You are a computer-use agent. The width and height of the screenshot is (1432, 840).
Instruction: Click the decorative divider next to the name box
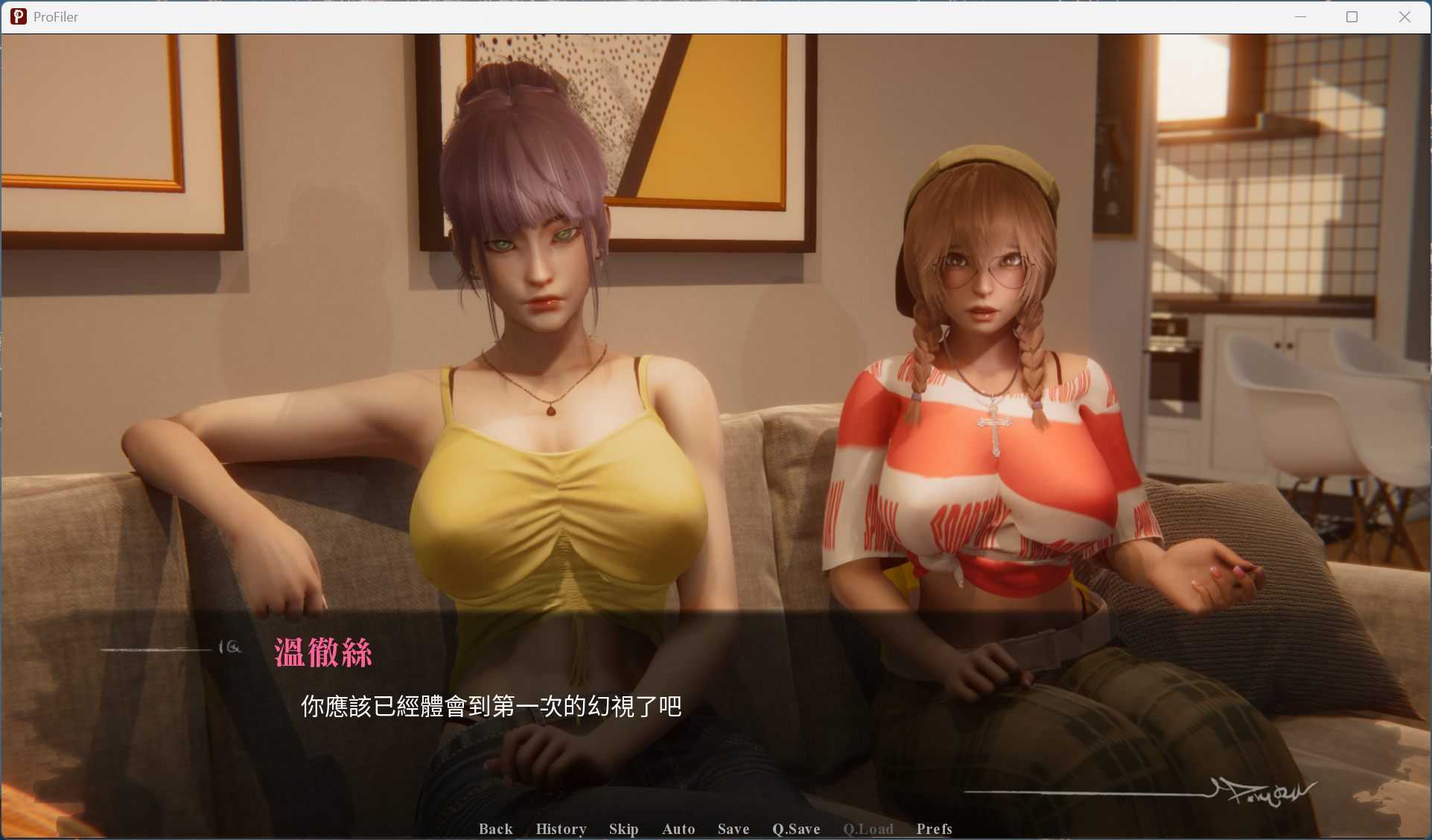(173, 648)
